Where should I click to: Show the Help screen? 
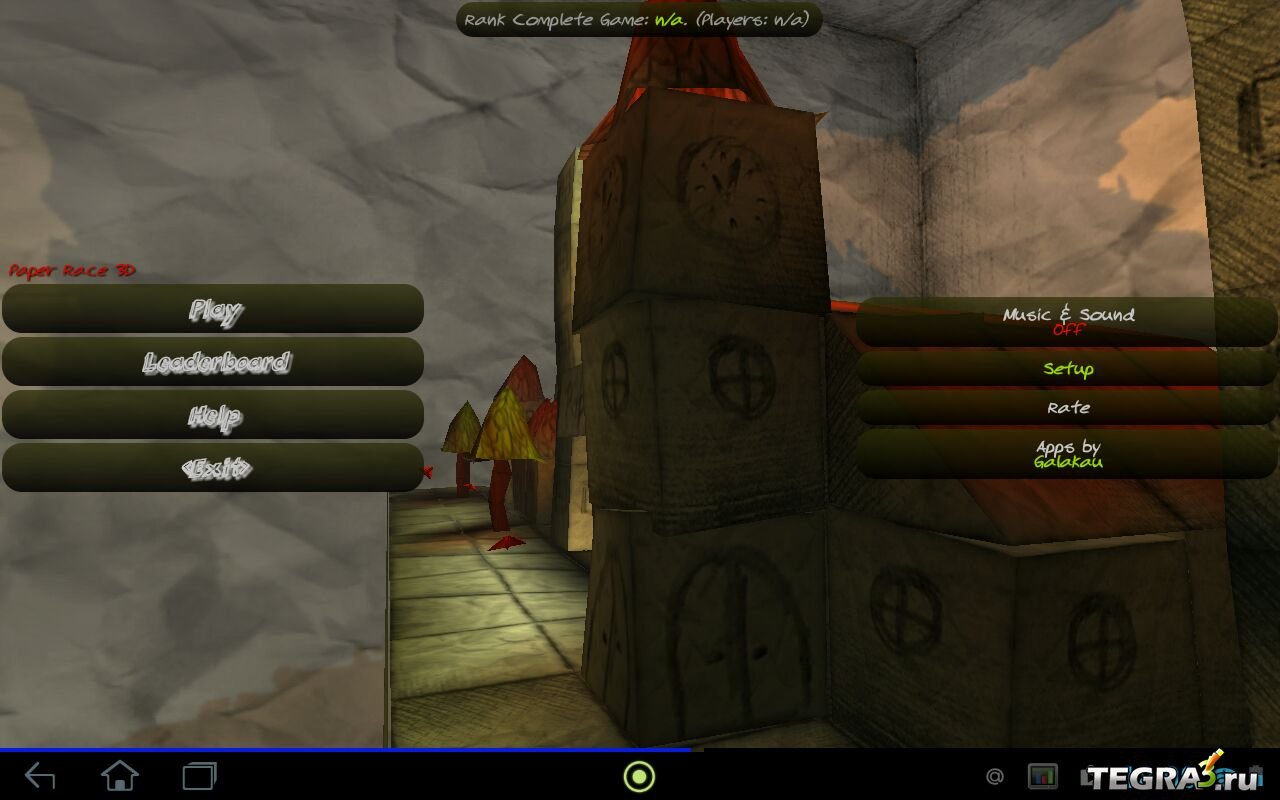click(x=213, y=415)
